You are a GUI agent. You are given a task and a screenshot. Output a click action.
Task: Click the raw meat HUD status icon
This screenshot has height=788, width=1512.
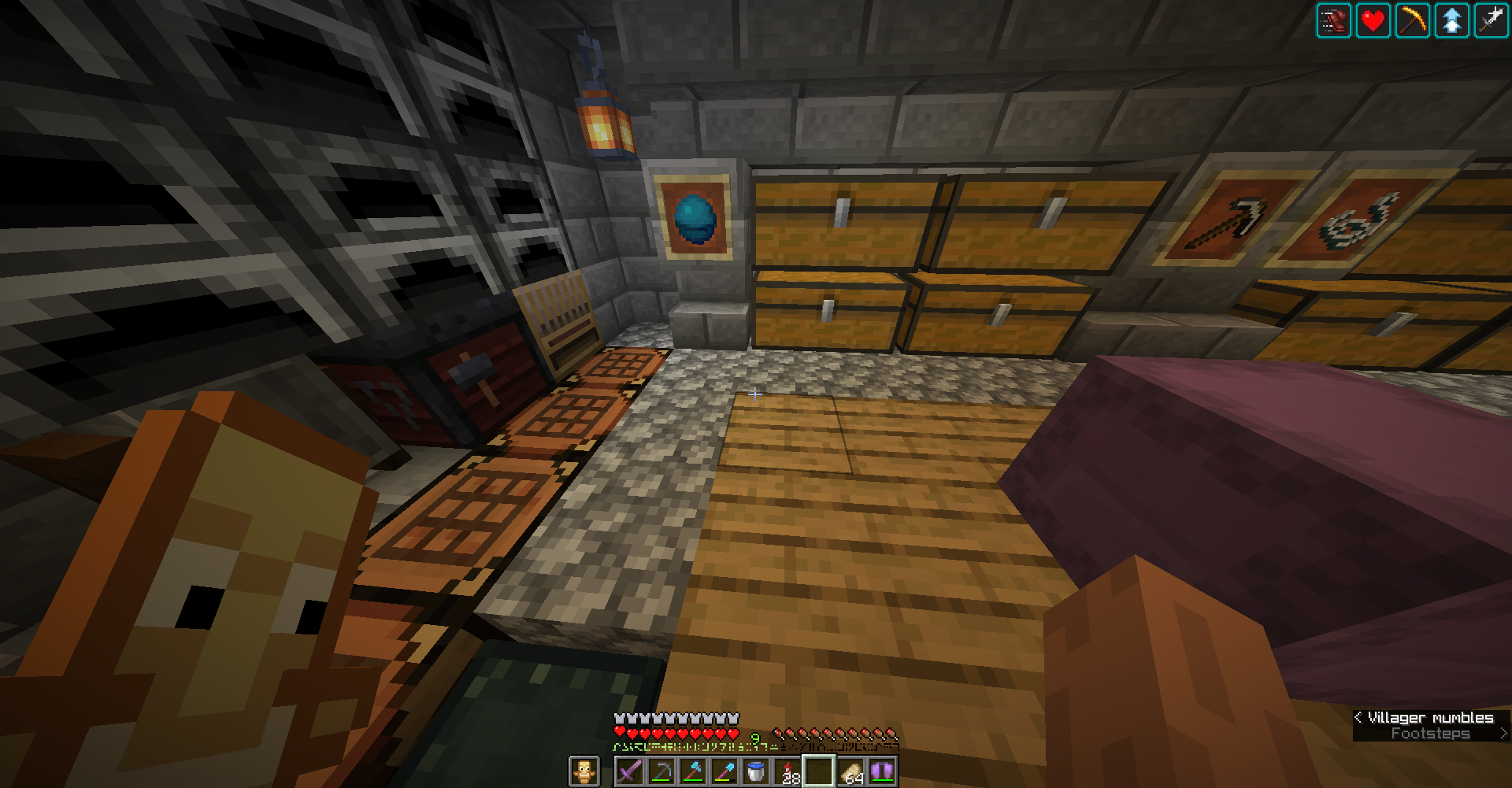[1334, 20]
